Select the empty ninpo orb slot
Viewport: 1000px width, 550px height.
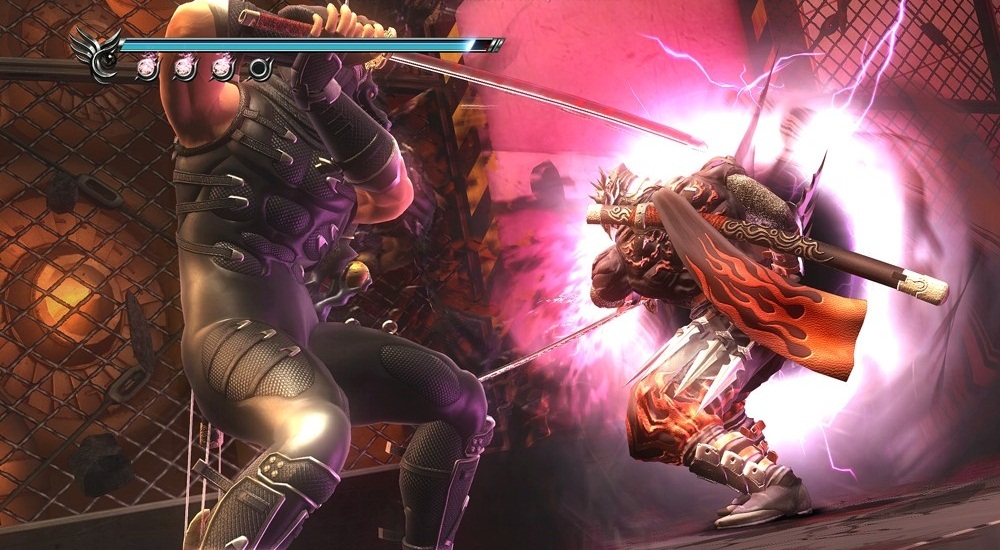pyautogui.click(x=261, y=68)
